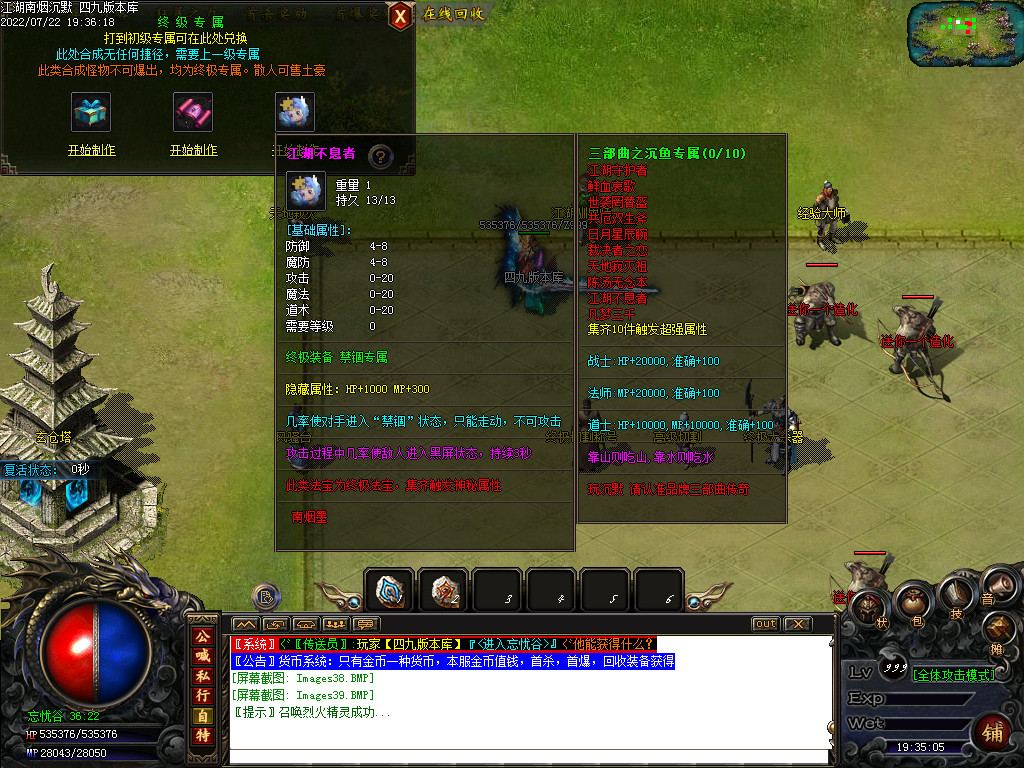1024x768 pixels.
Task: Open the 包 bag inventory button
Action: pos(911,602)
